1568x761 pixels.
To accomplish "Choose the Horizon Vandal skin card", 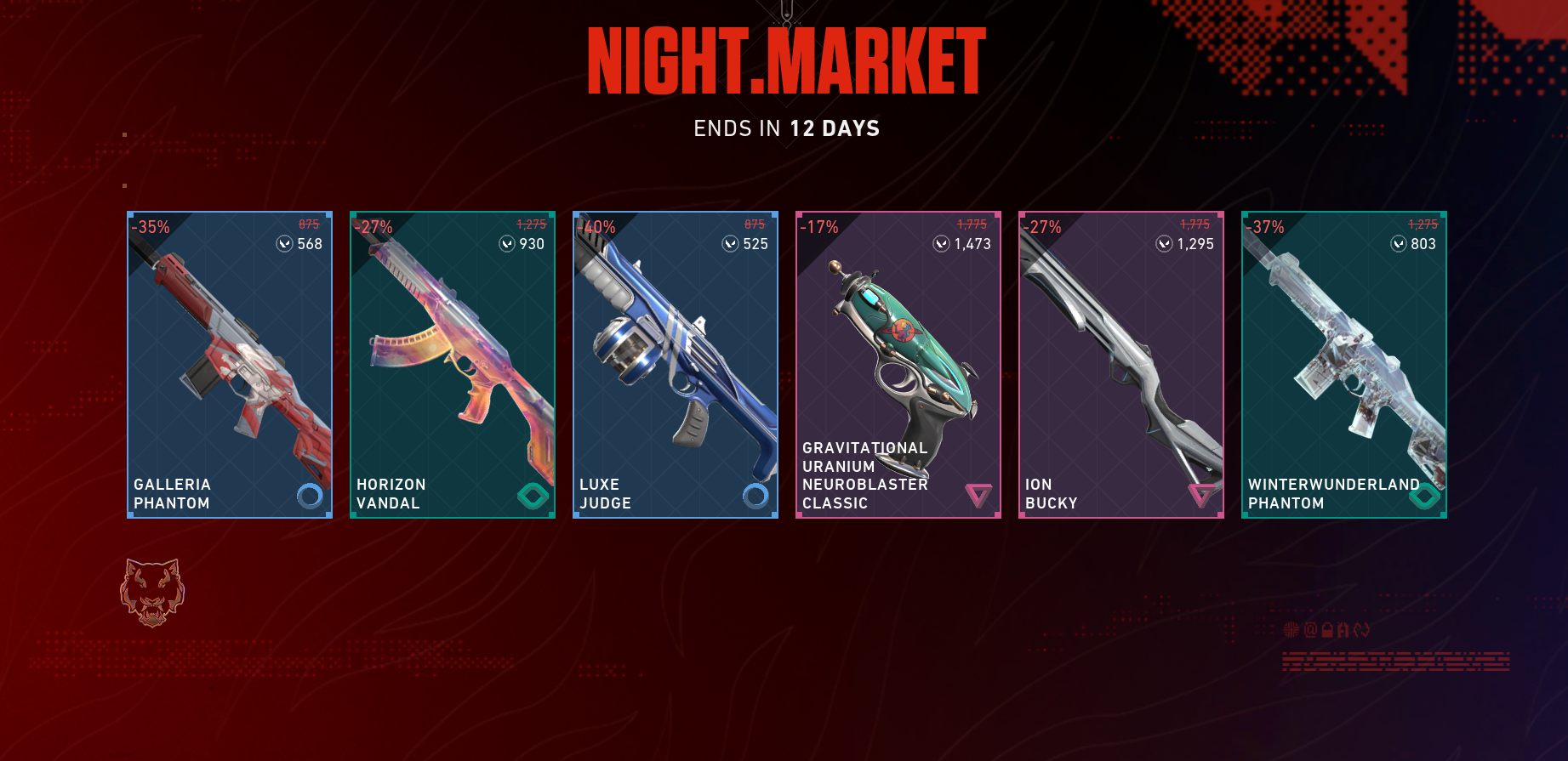I will point(453,365).
